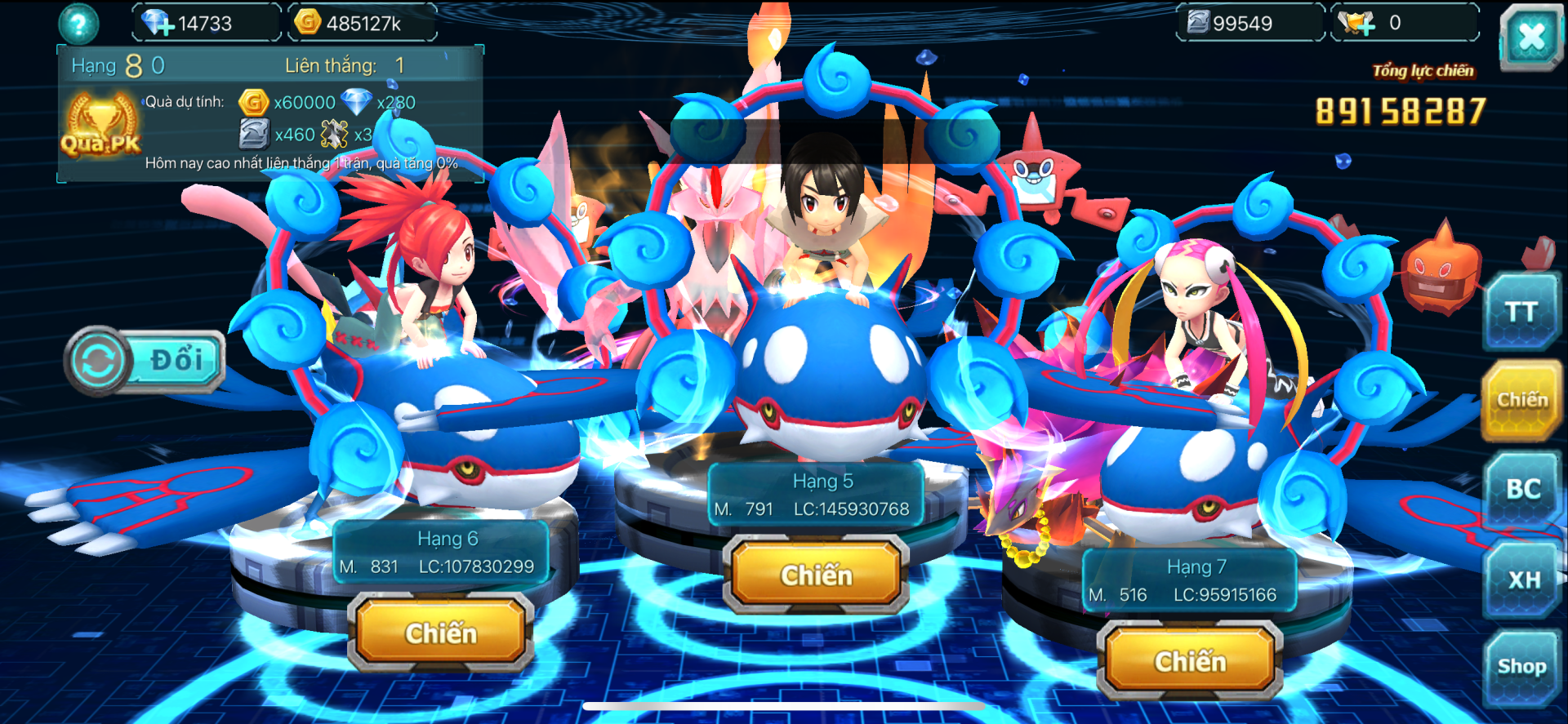This screenshot has width=1568, height=724.
Task: Click the Đổi refresh opponents button
Action: click(x=145, y=361)
